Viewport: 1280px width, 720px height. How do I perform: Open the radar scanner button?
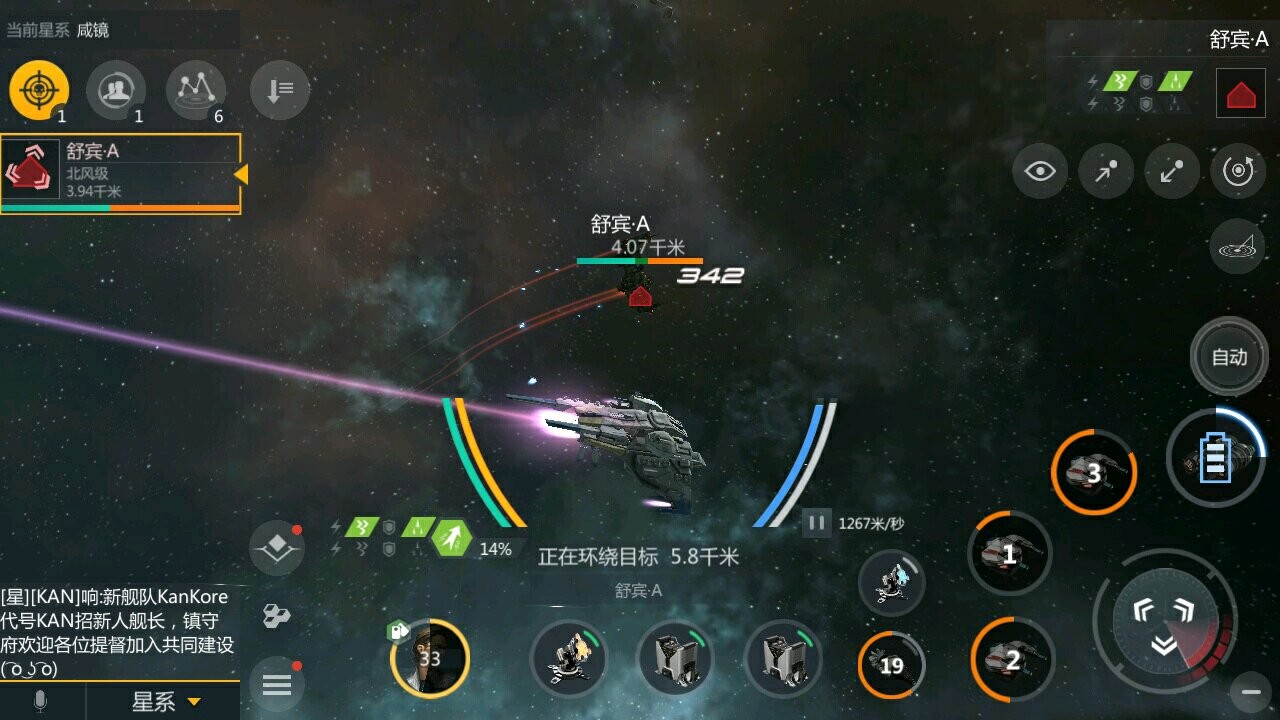click(1237, 246)
